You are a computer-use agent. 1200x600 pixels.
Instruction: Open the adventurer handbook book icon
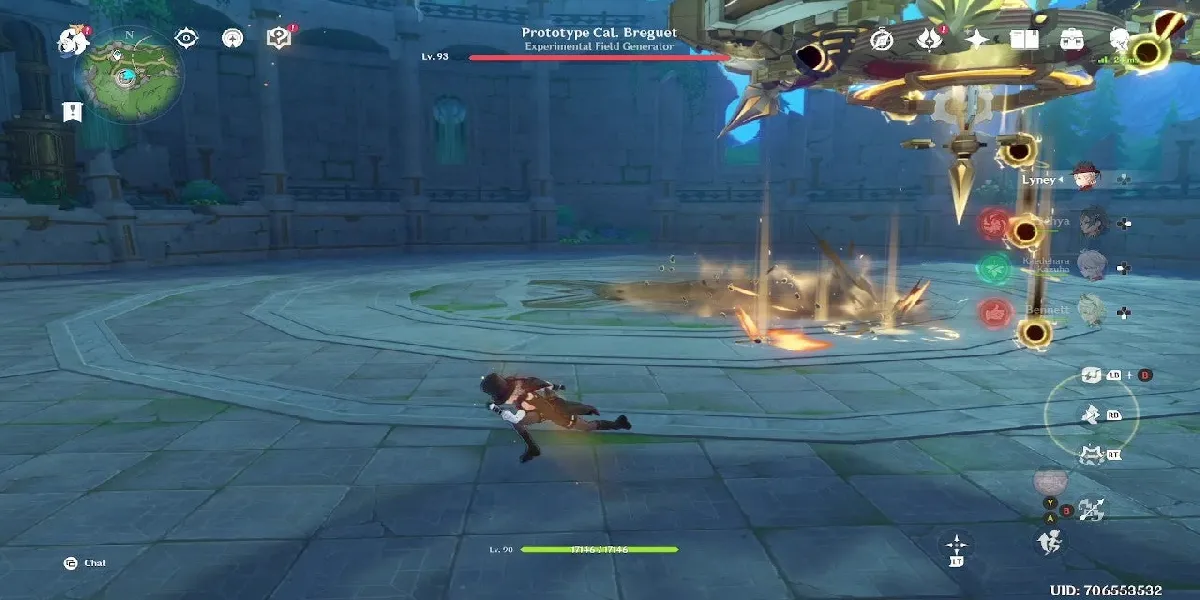(1024, 39)
